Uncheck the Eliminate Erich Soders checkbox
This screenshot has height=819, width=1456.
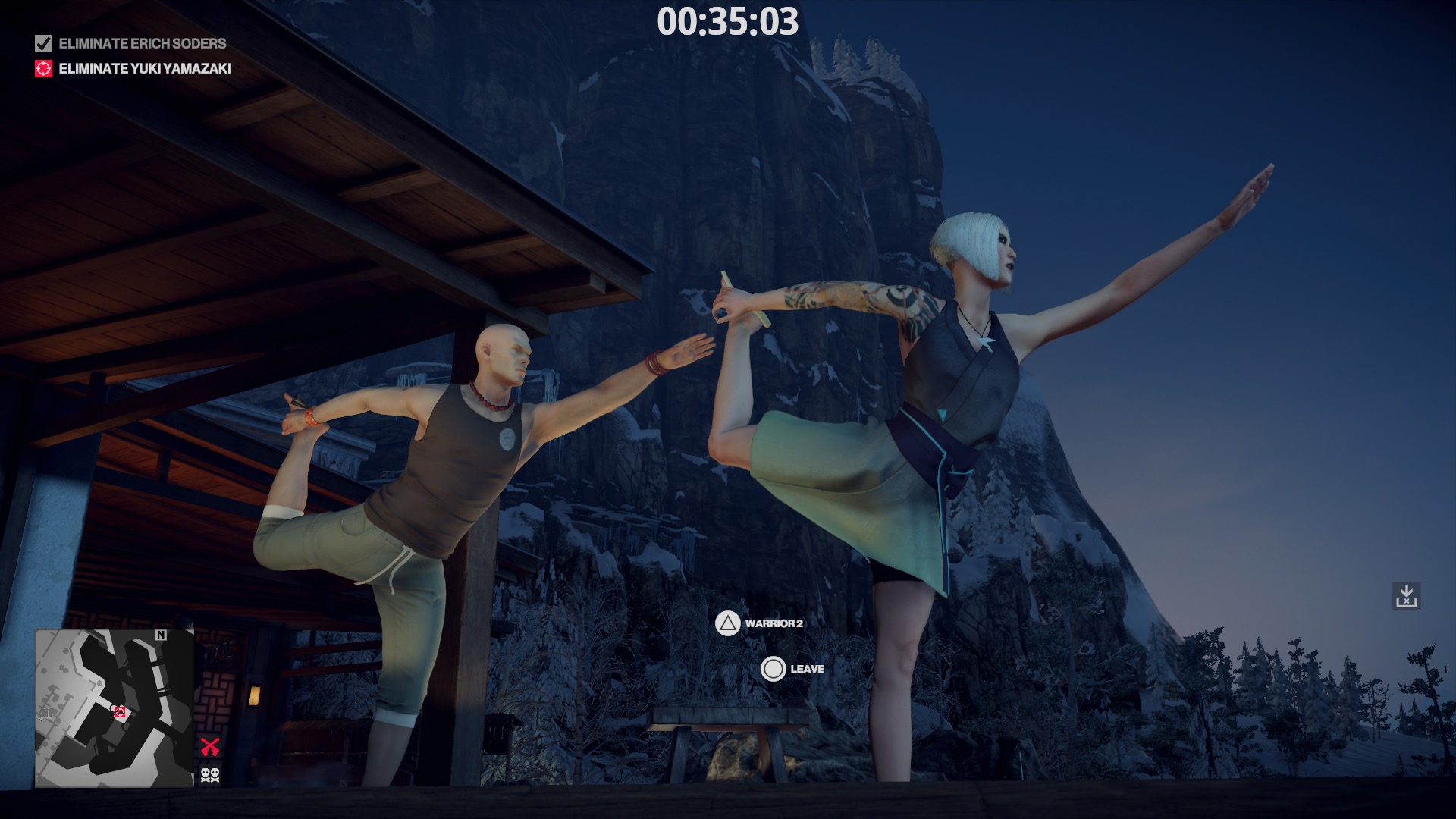tap(42, 45)
